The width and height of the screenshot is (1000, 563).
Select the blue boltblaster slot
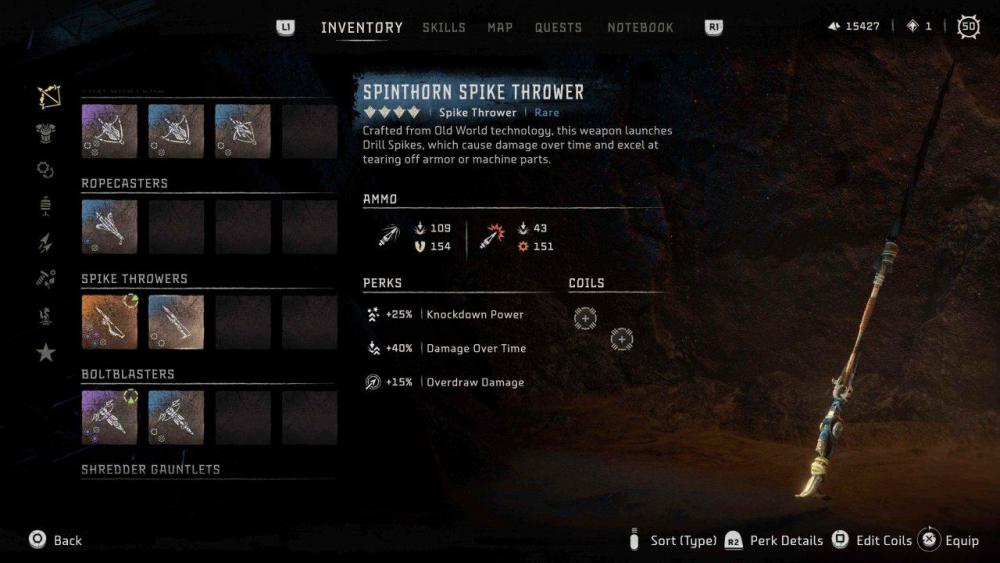click(176, 417)
